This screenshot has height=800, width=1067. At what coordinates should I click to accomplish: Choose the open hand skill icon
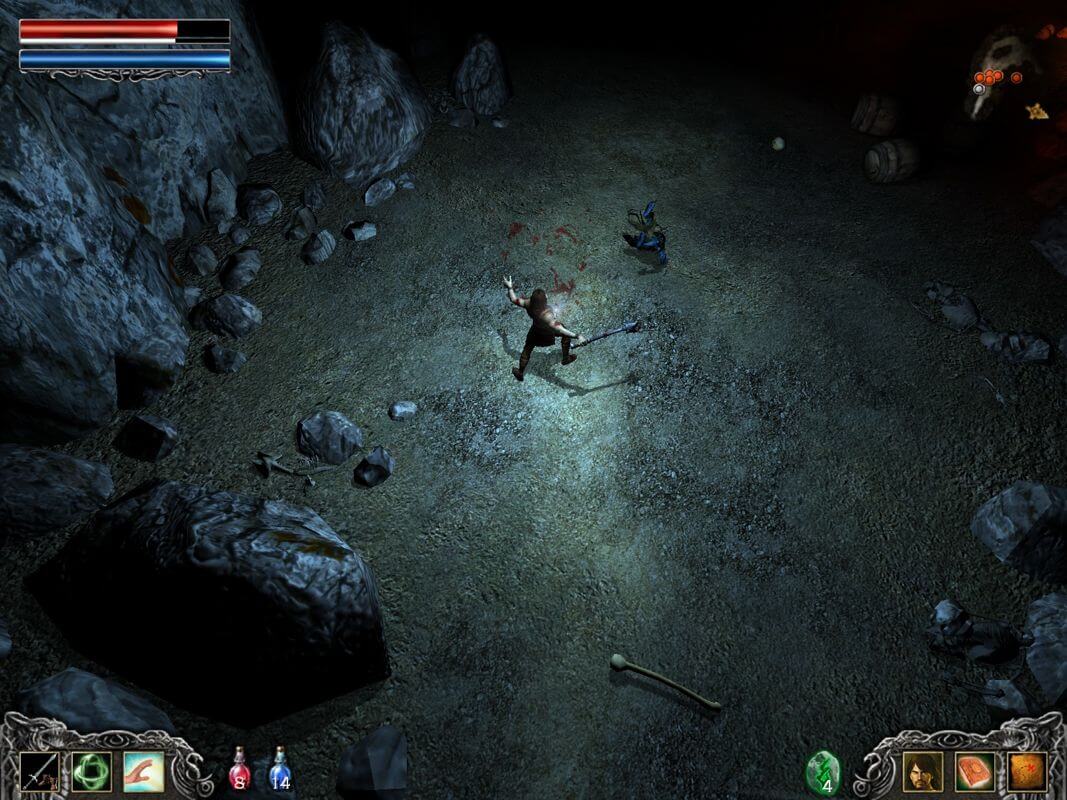143,771
